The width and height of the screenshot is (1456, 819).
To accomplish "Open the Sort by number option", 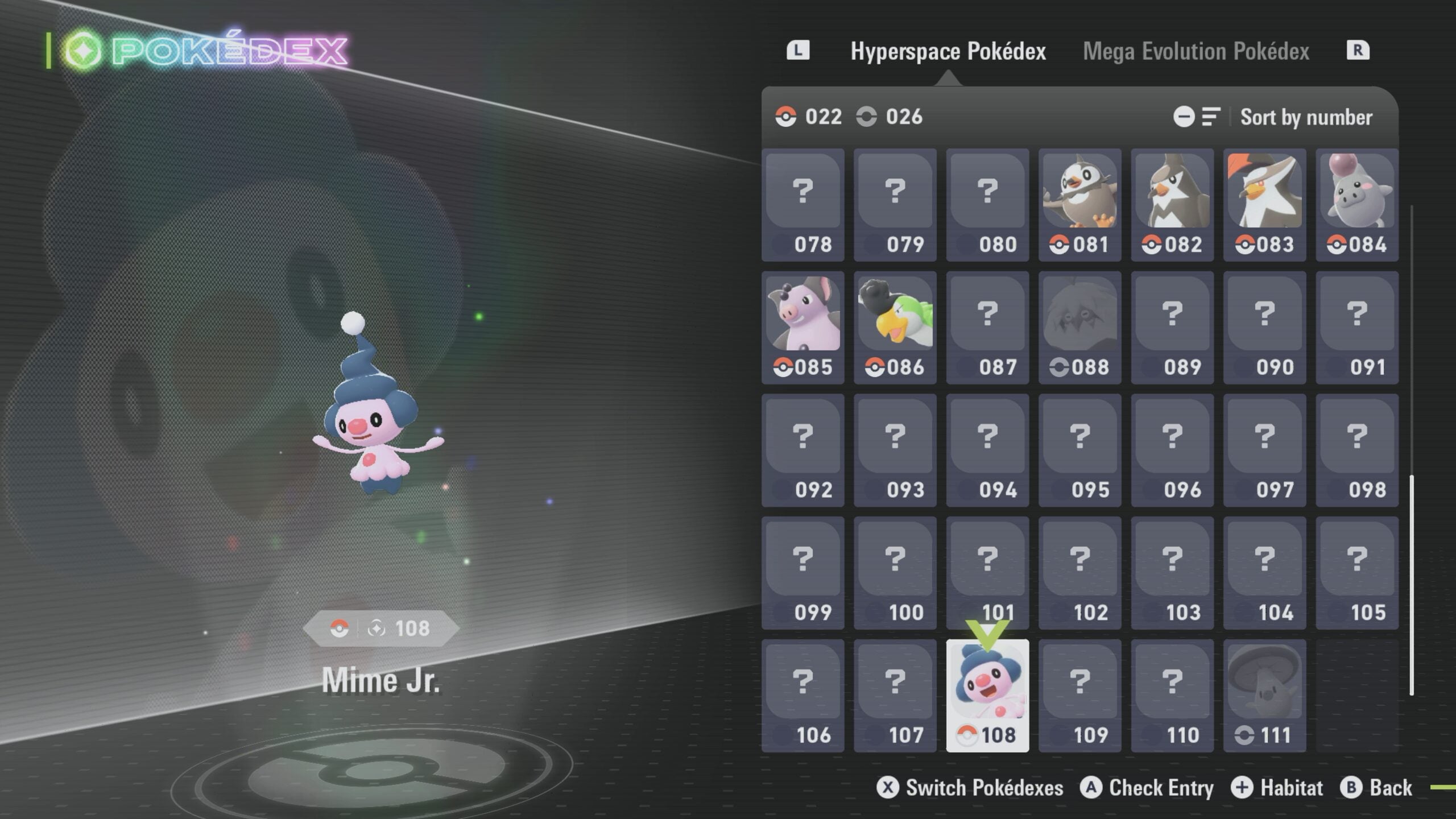I will click(x=1306, y=117).
